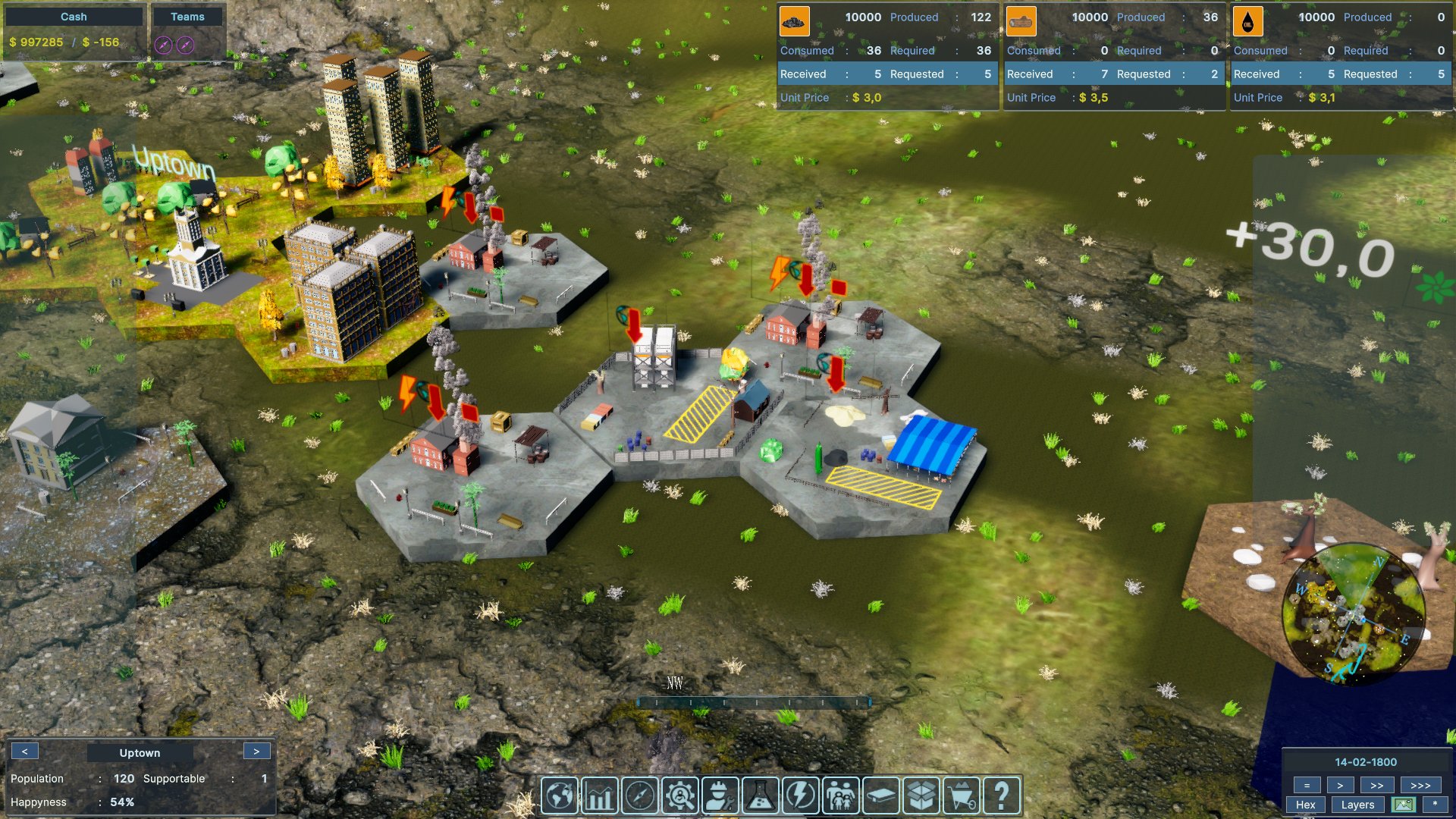Toggle the Hex grid overlay

(x=1306, y=805)
